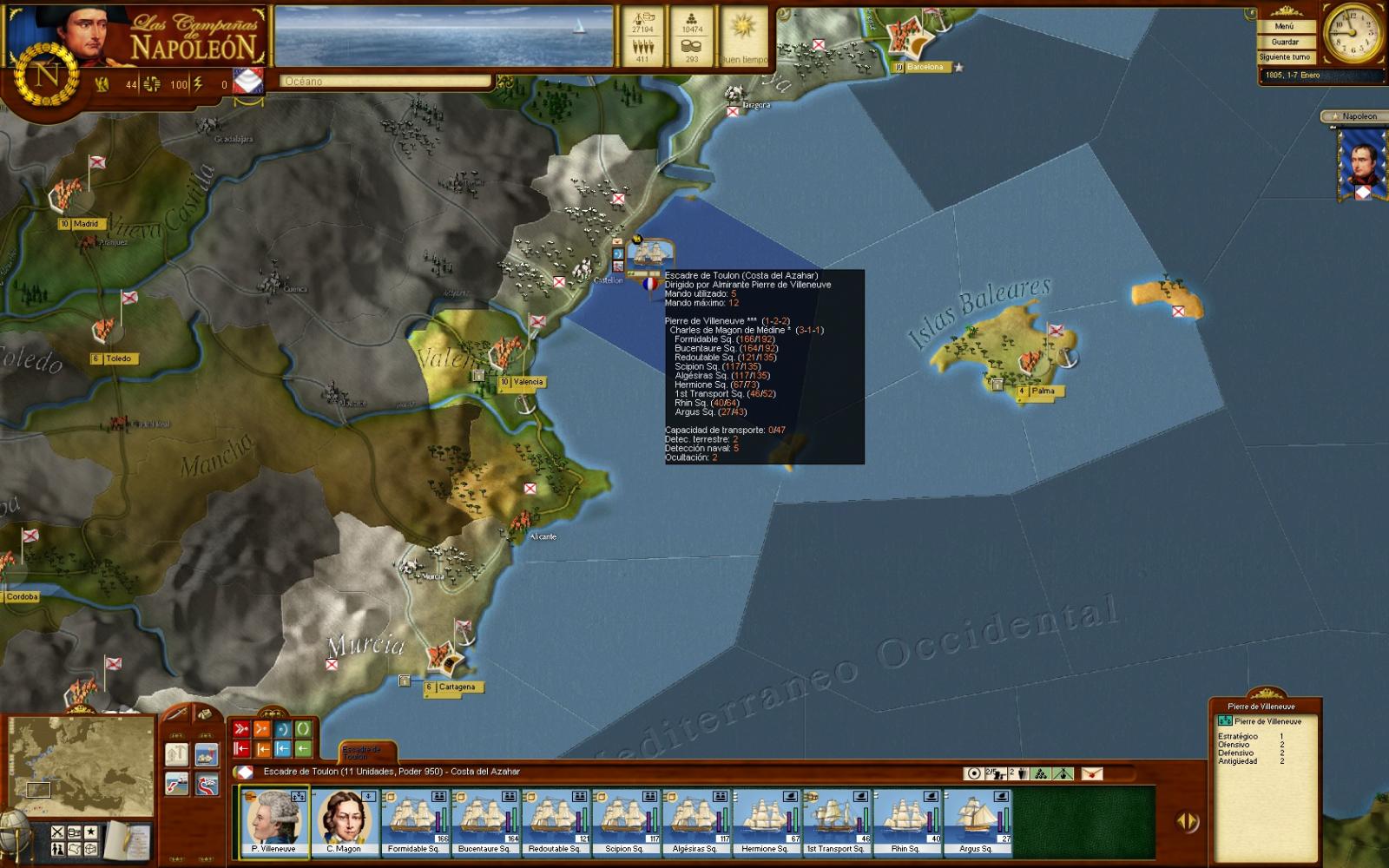
Task: End turn with Siguiente turno
Action: [x=1285, y=57]
